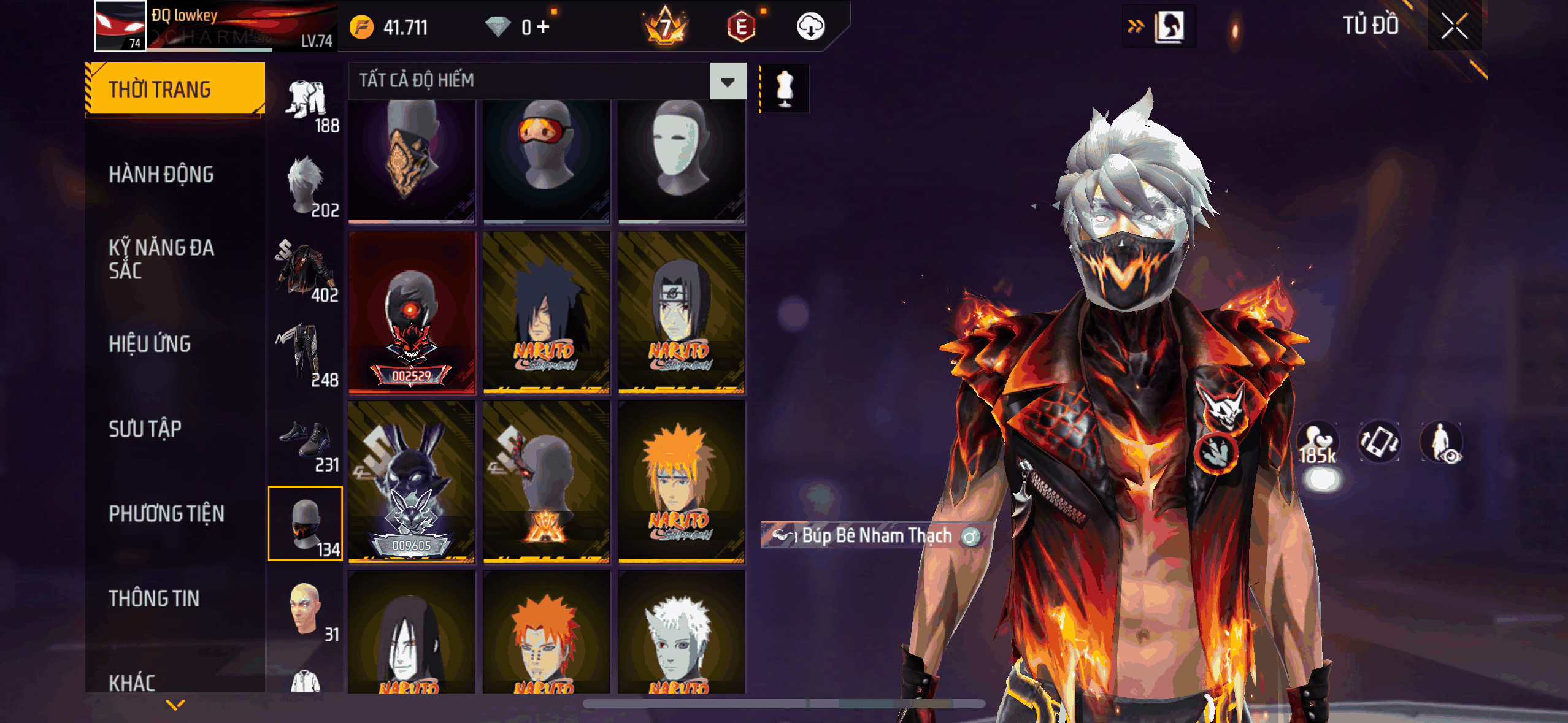Viewport: 1568px width, 723px height.
Task: Open the Hành Động category
Action: pyautogui.click(x=161, y=174)
